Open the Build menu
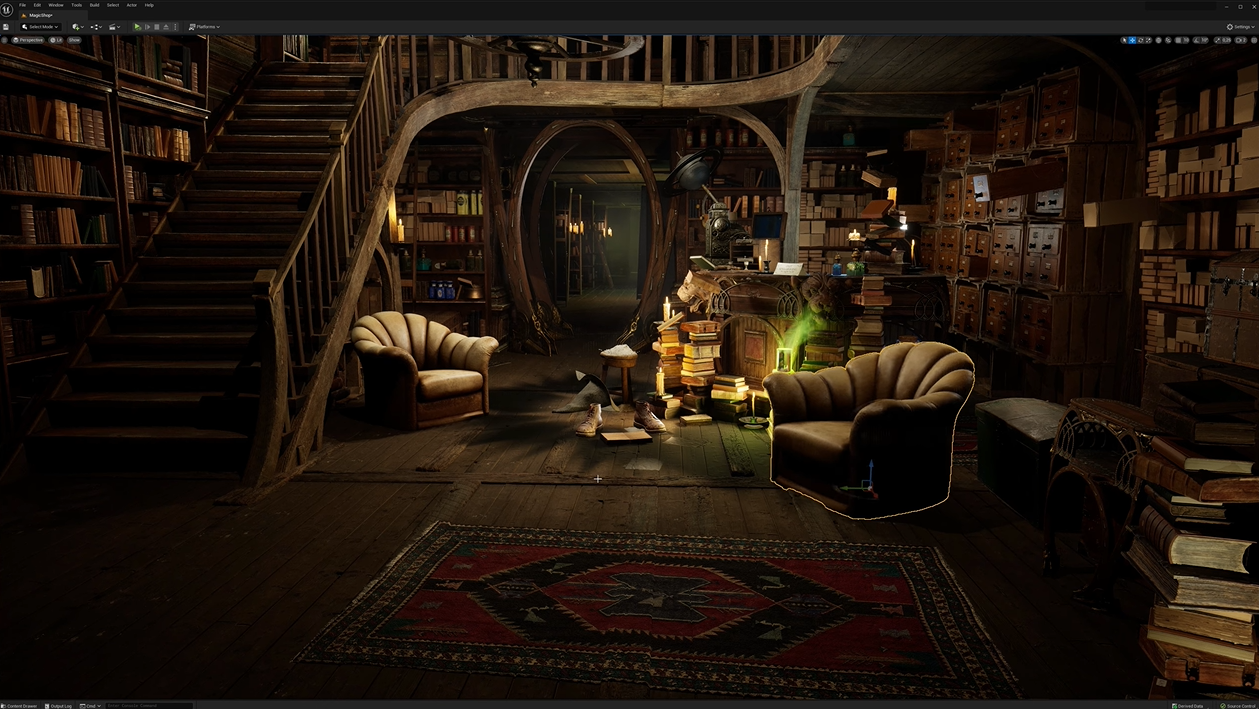The width and height of the screenshot is (1259, 709). pyautogui.click(x=94, y=5)
